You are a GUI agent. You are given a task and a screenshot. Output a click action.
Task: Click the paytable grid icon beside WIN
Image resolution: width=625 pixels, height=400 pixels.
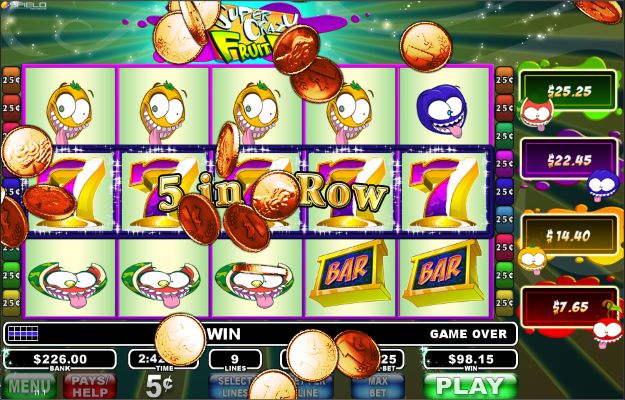(x=23, y=333)
